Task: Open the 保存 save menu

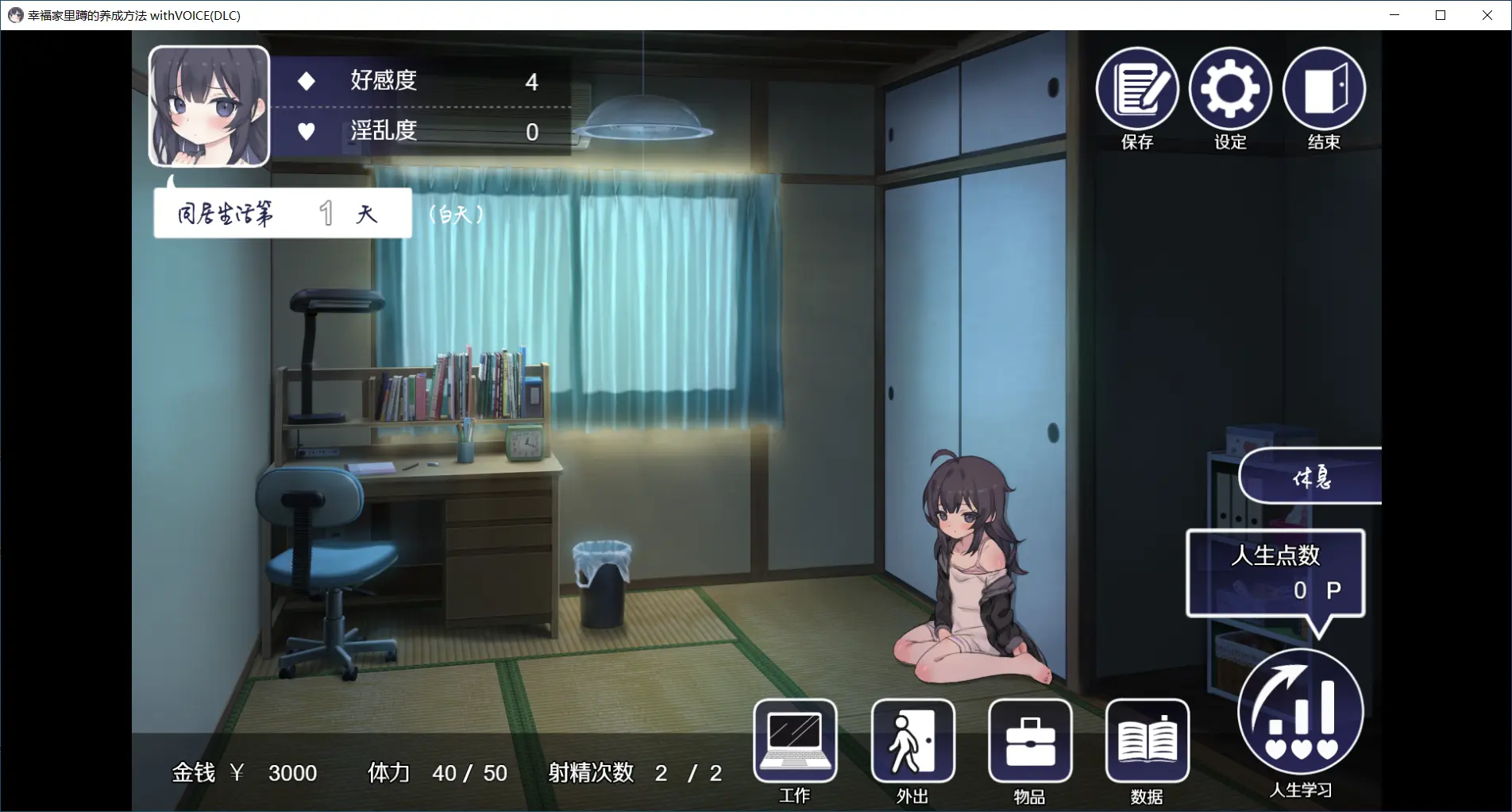Action: (1136, 89)
